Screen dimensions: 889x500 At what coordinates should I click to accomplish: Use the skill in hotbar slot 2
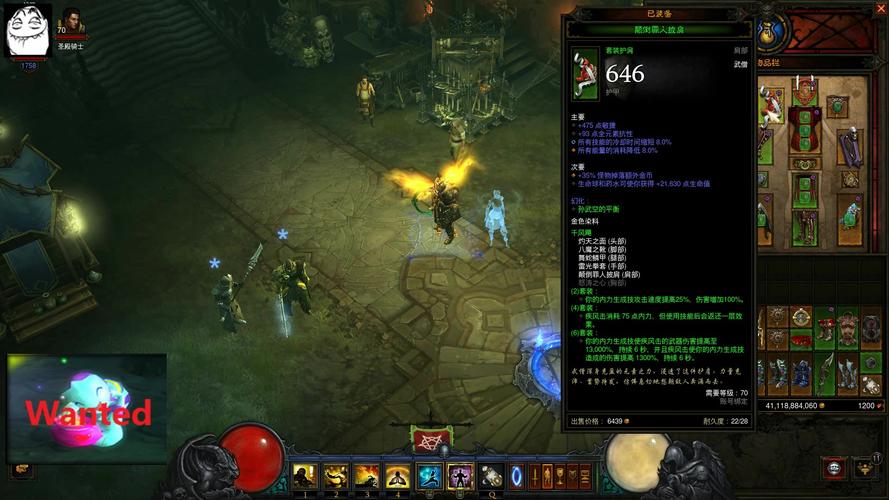pyautogui.click(x=336, y=476)
